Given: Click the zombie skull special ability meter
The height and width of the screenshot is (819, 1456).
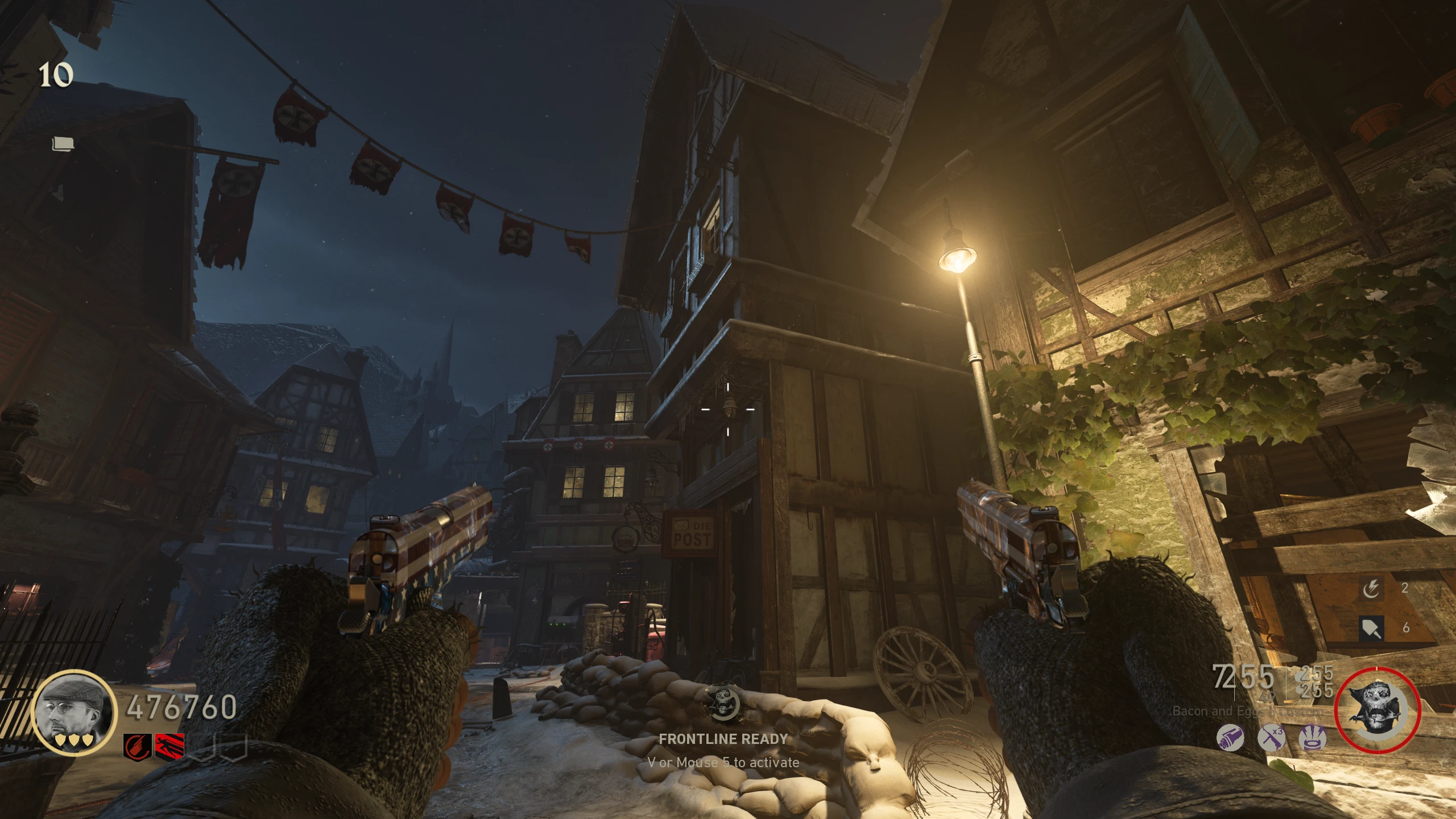Looking at the screenshot, I should point(1377,710).
